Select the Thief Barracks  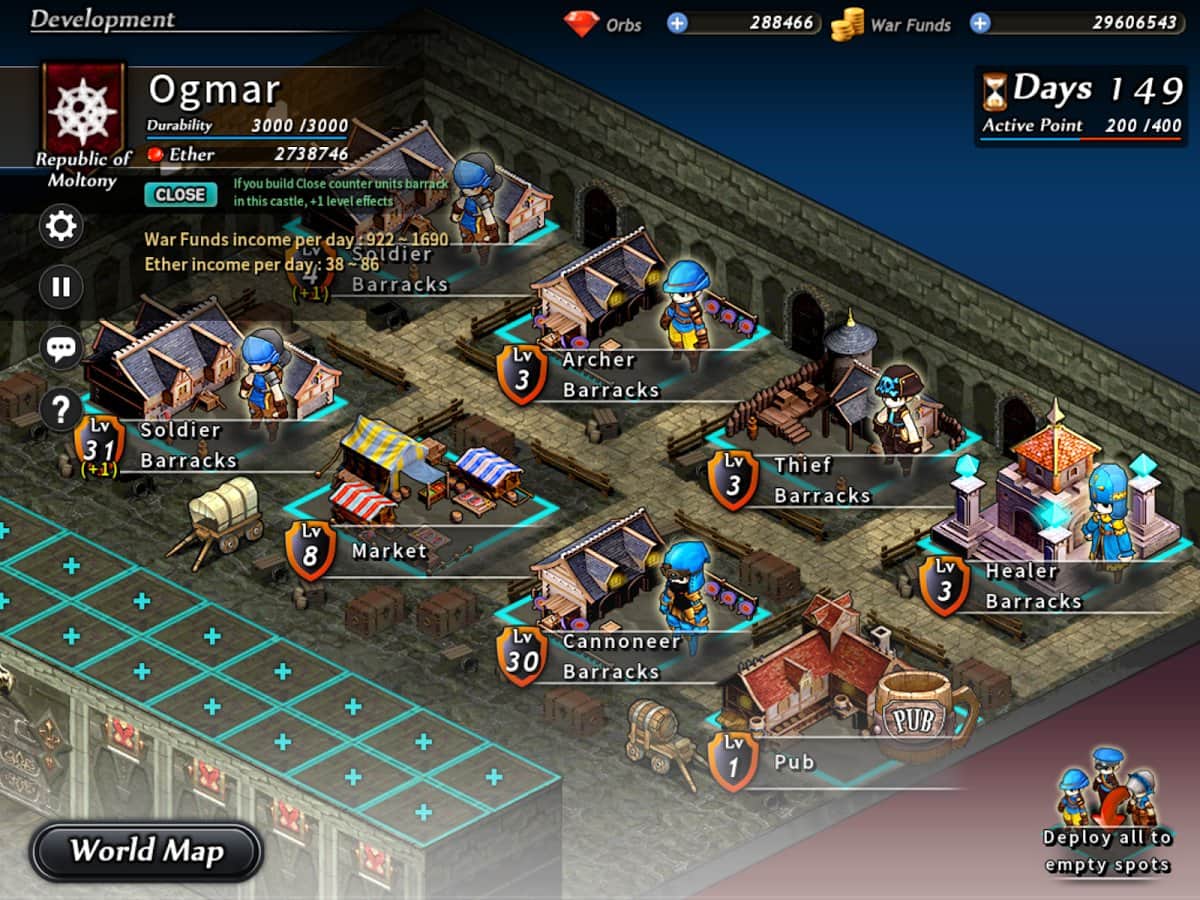tap(821, 480)
